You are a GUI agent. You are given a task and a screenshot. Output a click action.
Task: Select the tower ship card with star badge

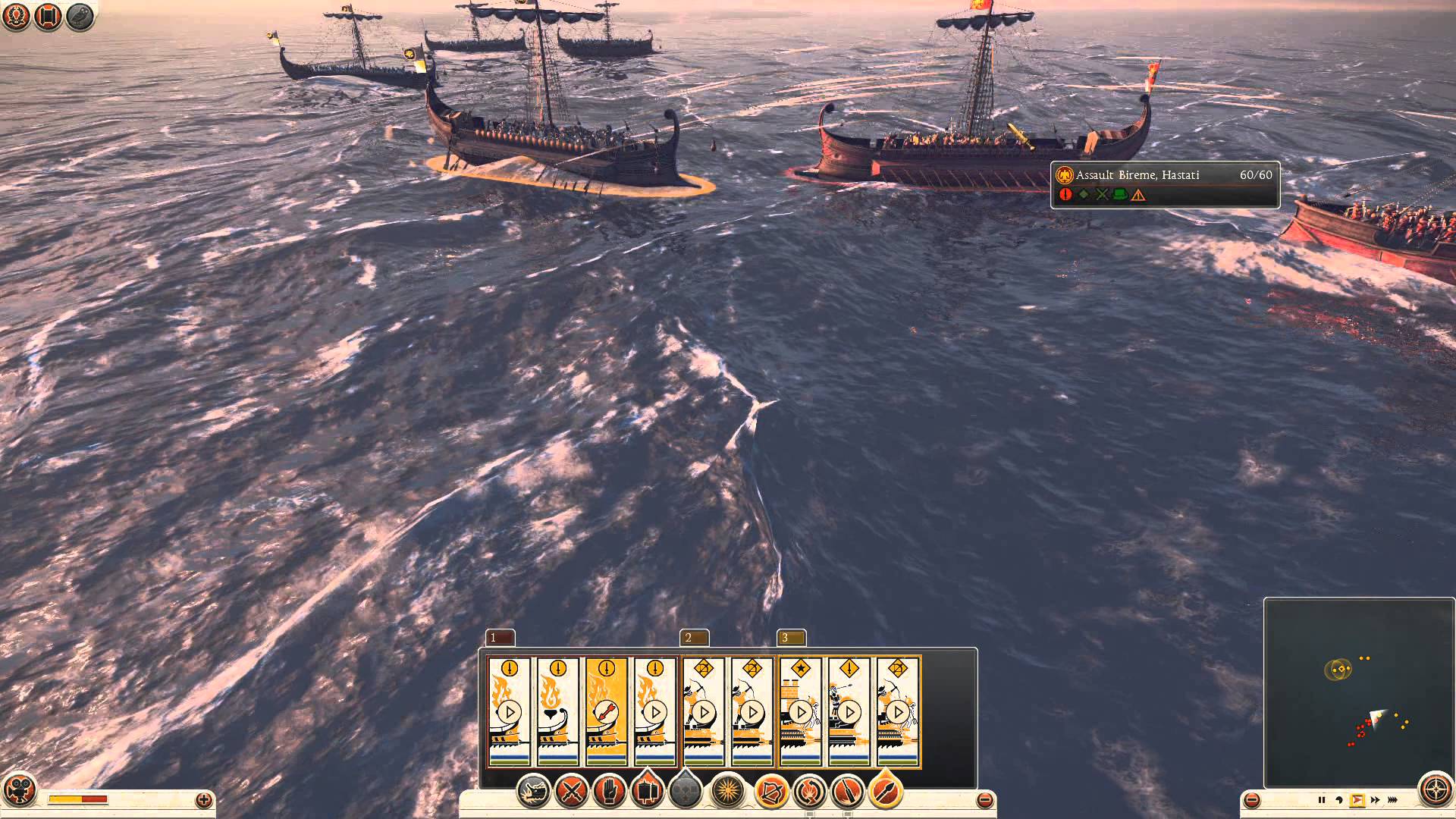tap(801, 711)
